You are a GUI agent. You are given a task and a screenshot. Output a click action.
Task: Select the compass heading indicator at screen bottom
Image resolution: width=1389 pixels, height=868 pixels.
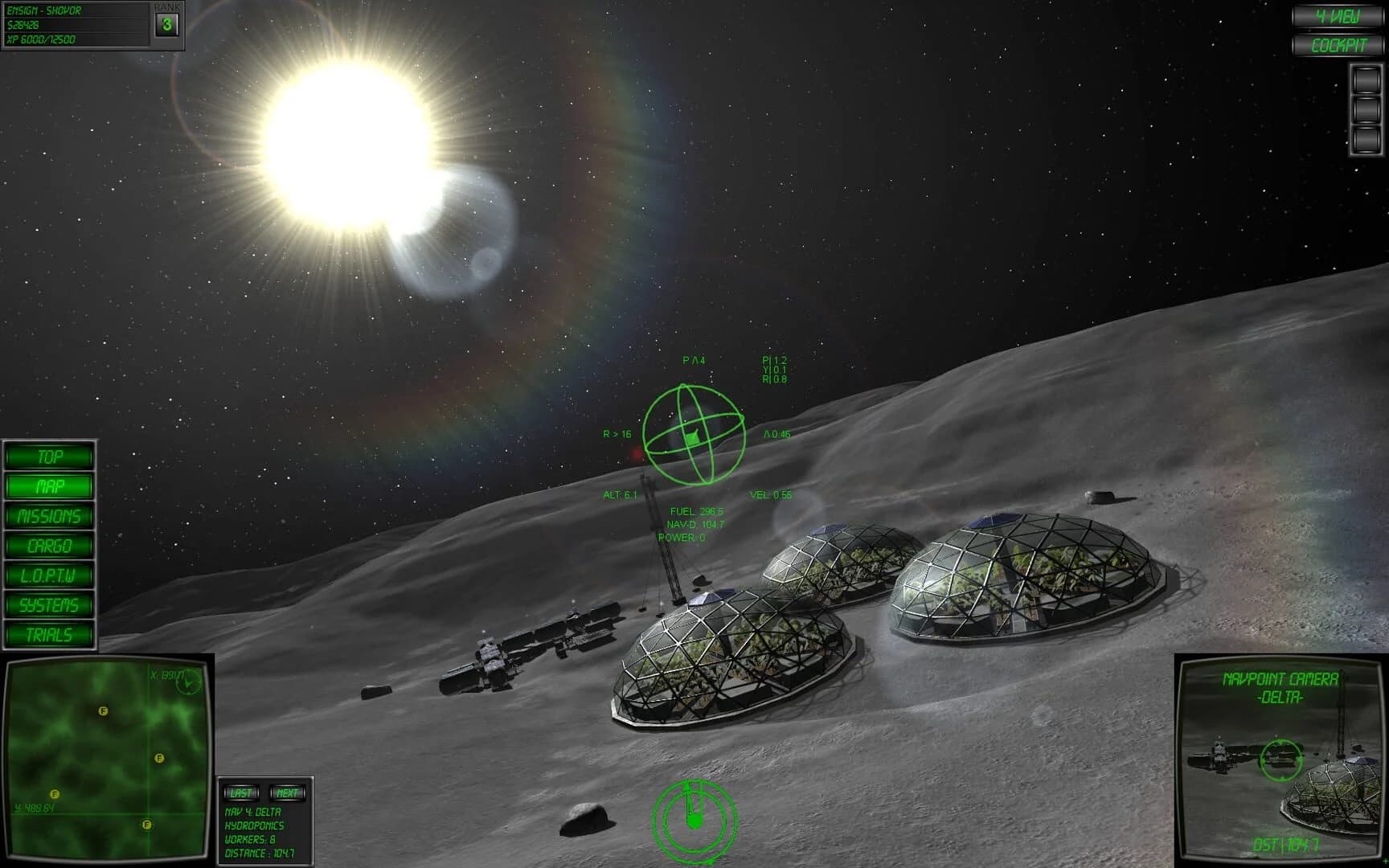click(694, 820)
